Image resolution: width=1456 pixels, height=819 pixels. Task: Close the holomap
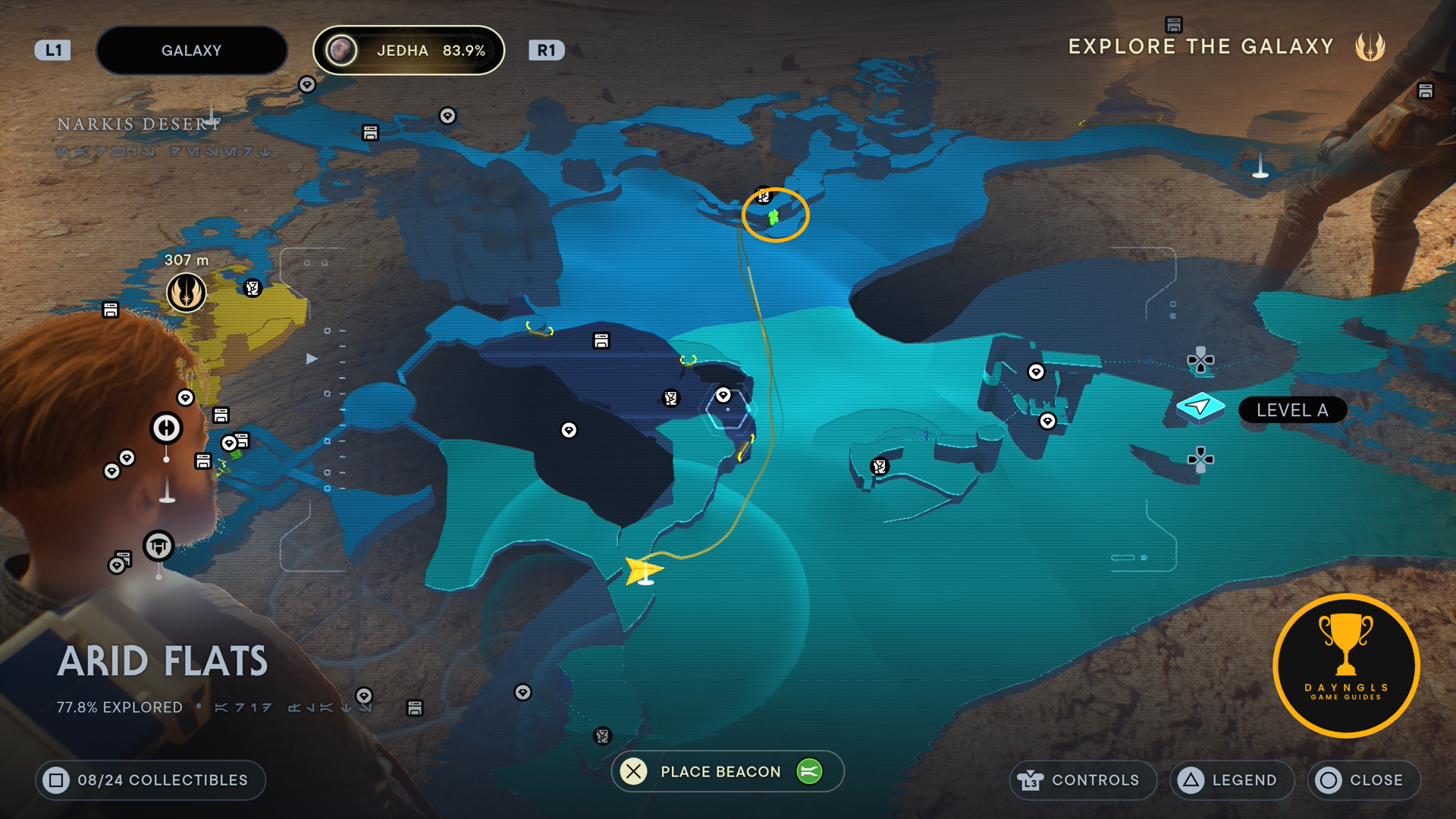click(1363, 780)
